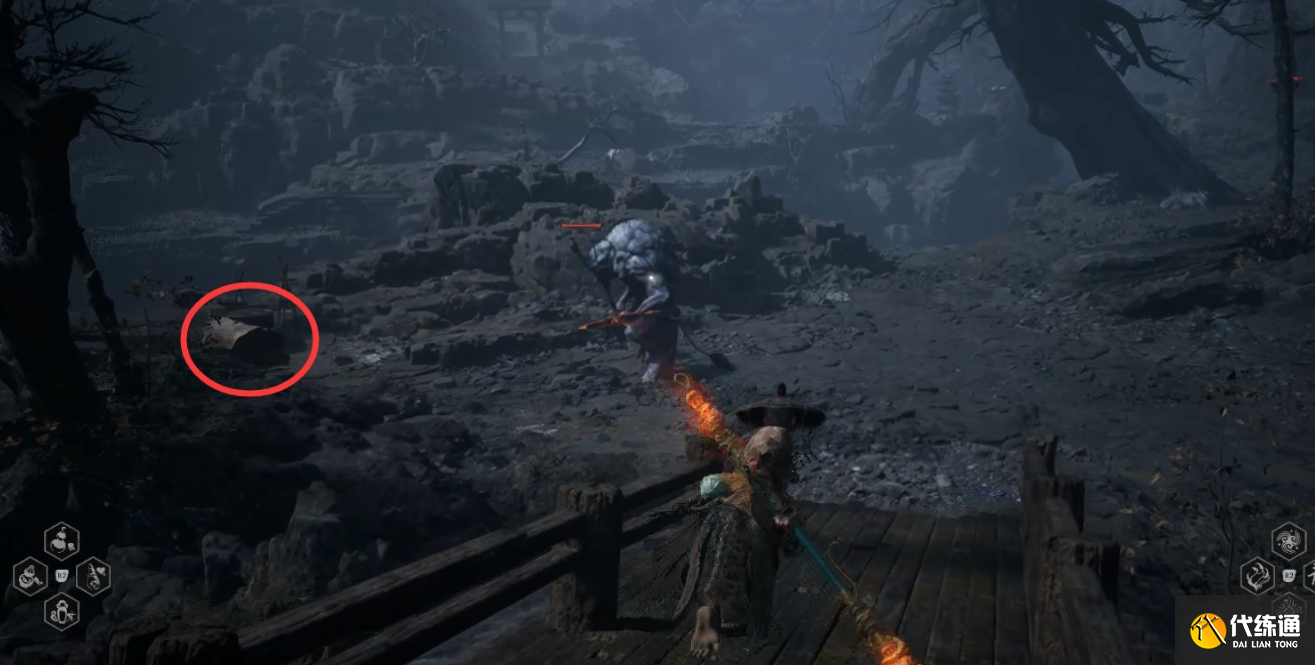Select the medicine jar item slot

(x=62, y=611)
